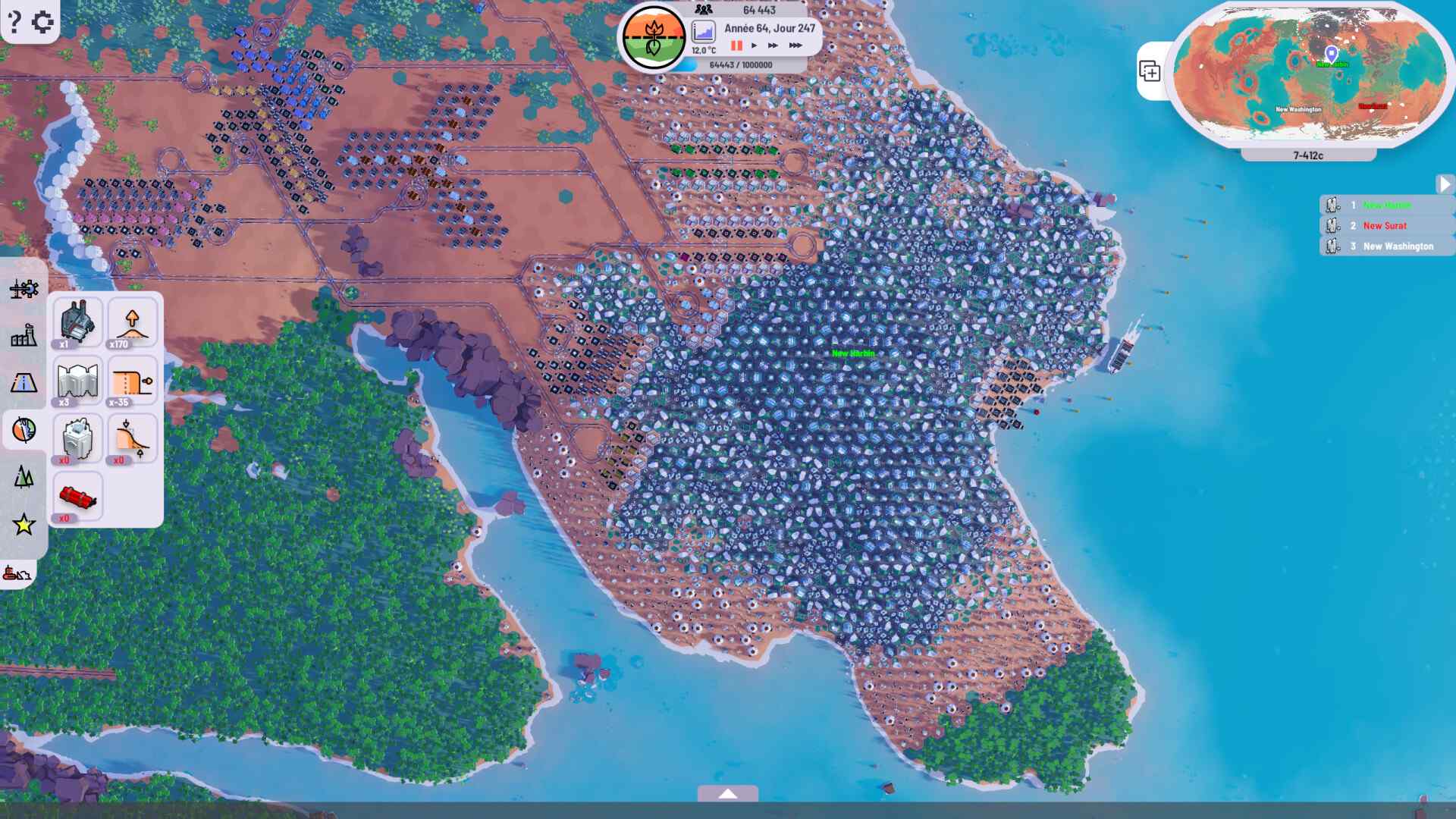1456x819 pixels.
Task: Select the slope smoothing terrain tool
Action: pos(130,438)
